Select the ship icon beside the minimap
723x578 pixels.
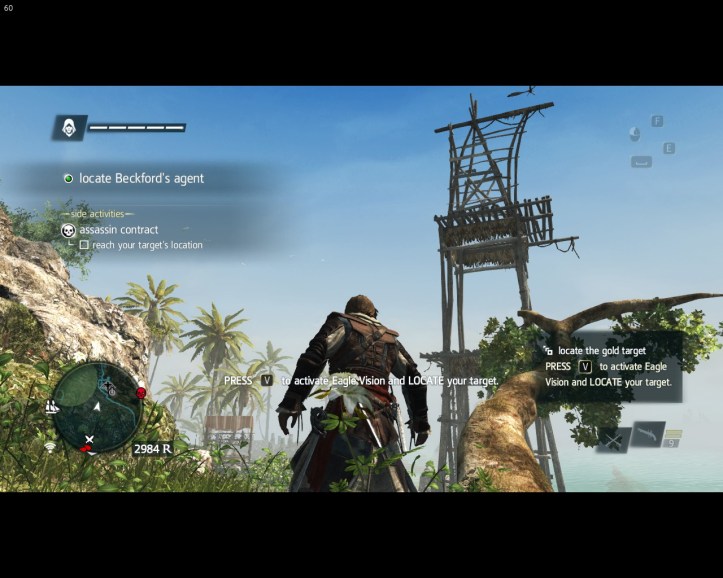pos(51,407)
